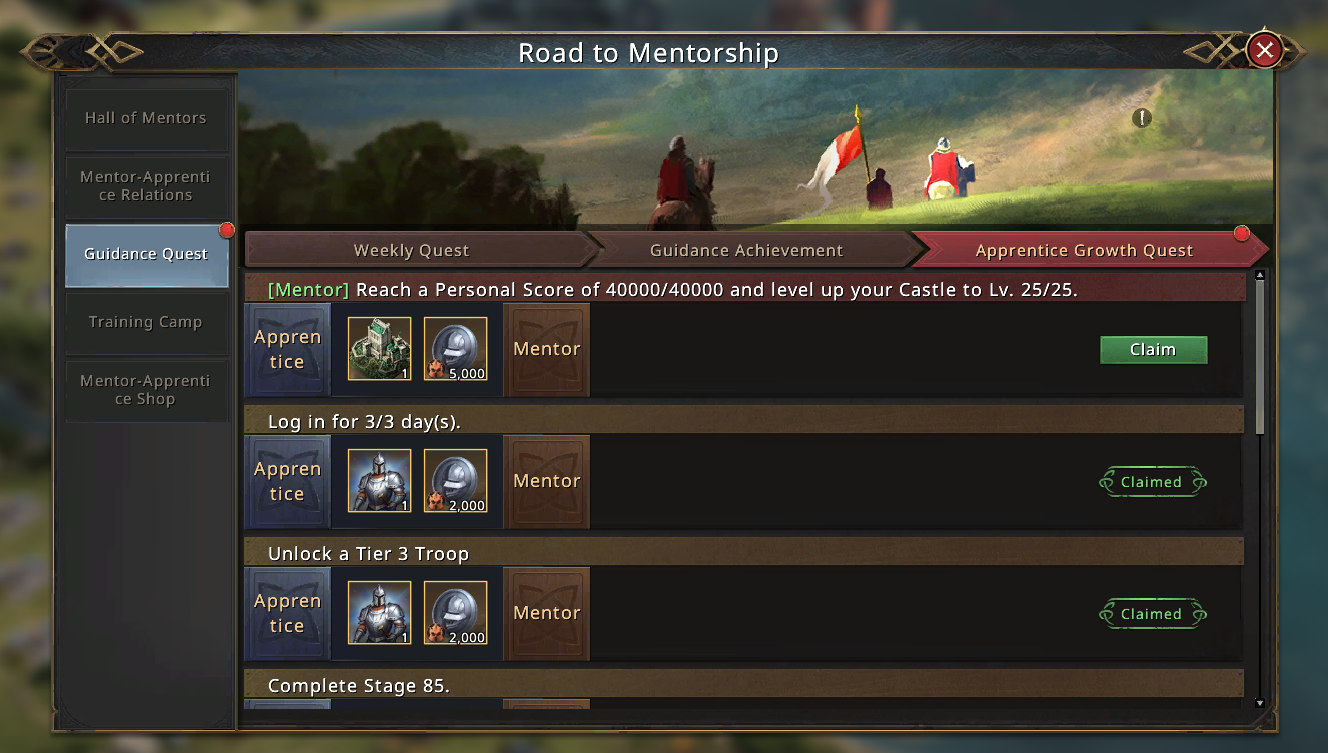Open the Mentor-Apprentice Shop

pyautogui.click(x=146, y=390)
